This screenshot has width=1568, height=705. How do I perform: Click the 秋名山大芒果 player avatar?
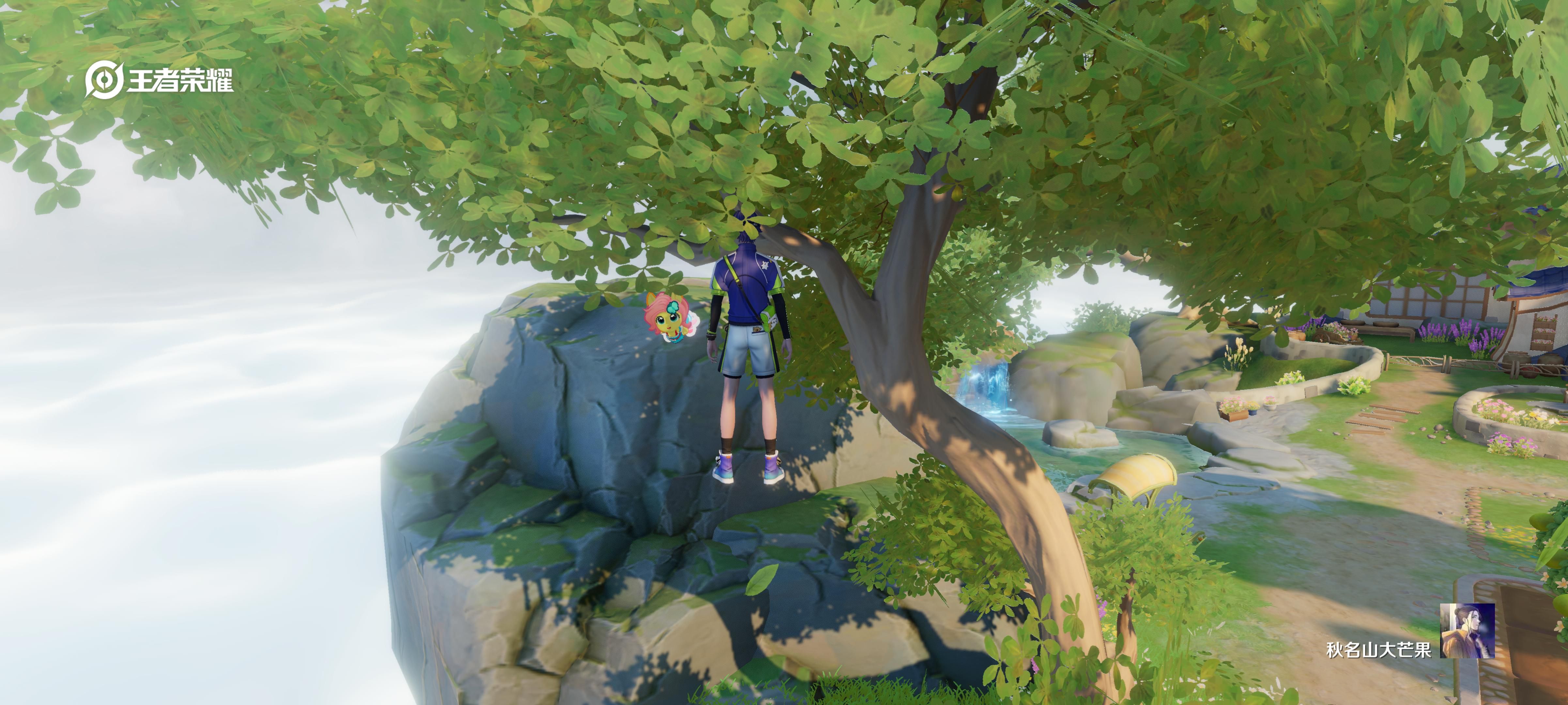(1467, 631)
